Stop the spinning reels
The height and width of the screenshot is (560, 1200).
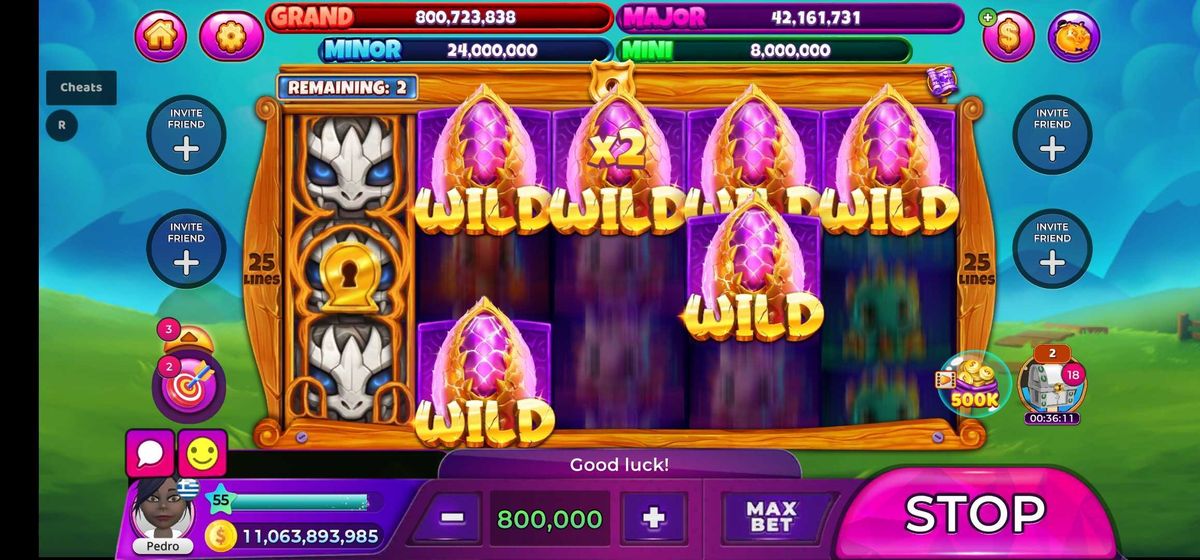point(975,514)
